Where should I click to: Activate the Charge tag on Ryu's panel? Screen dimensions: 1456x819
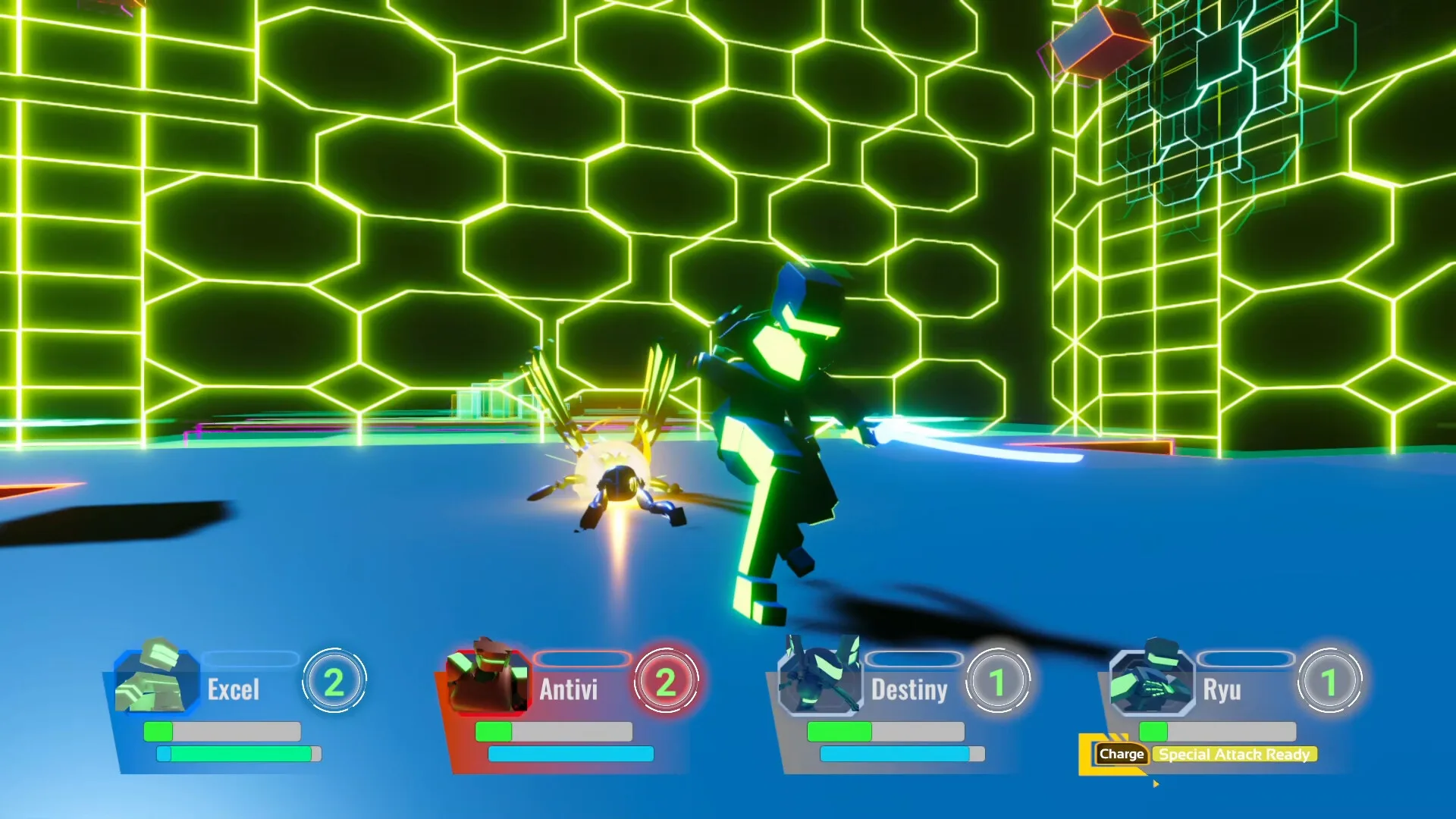(x=1121, y=754)
